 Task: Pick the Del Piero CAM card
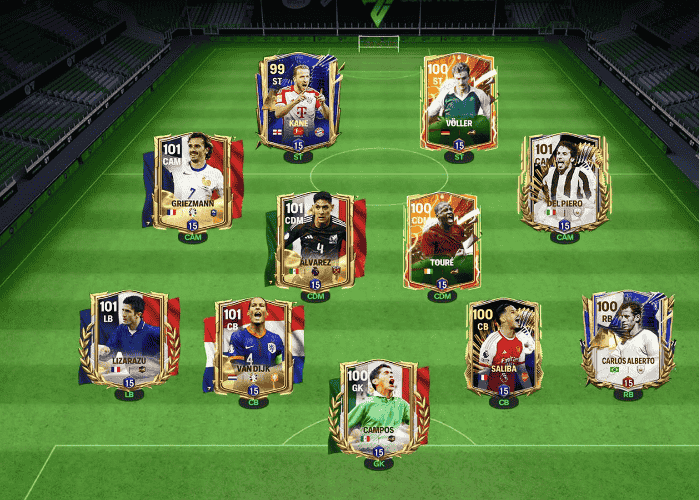click(x=565, y=185)
